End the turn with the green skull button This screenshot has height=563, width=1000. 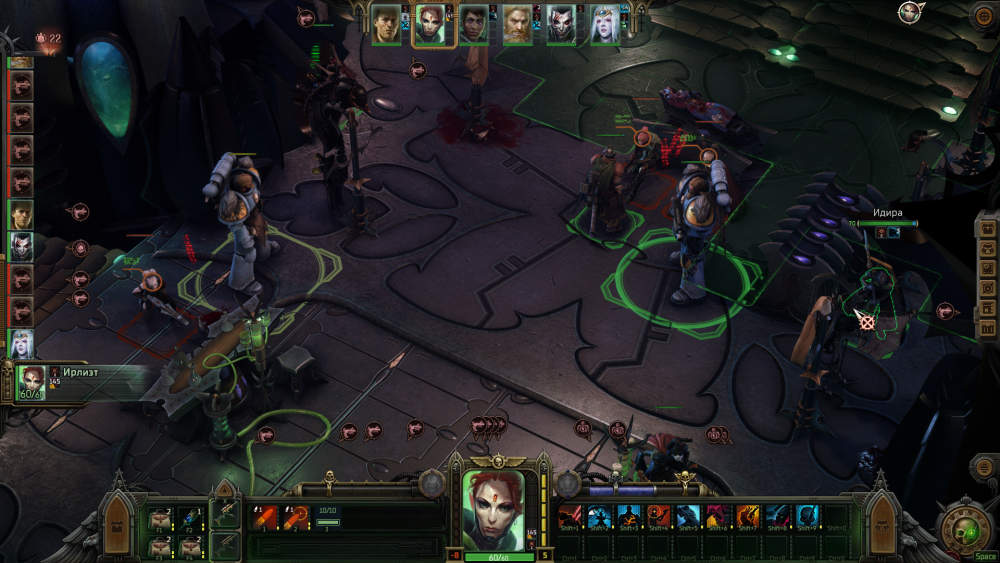[964, 527]
